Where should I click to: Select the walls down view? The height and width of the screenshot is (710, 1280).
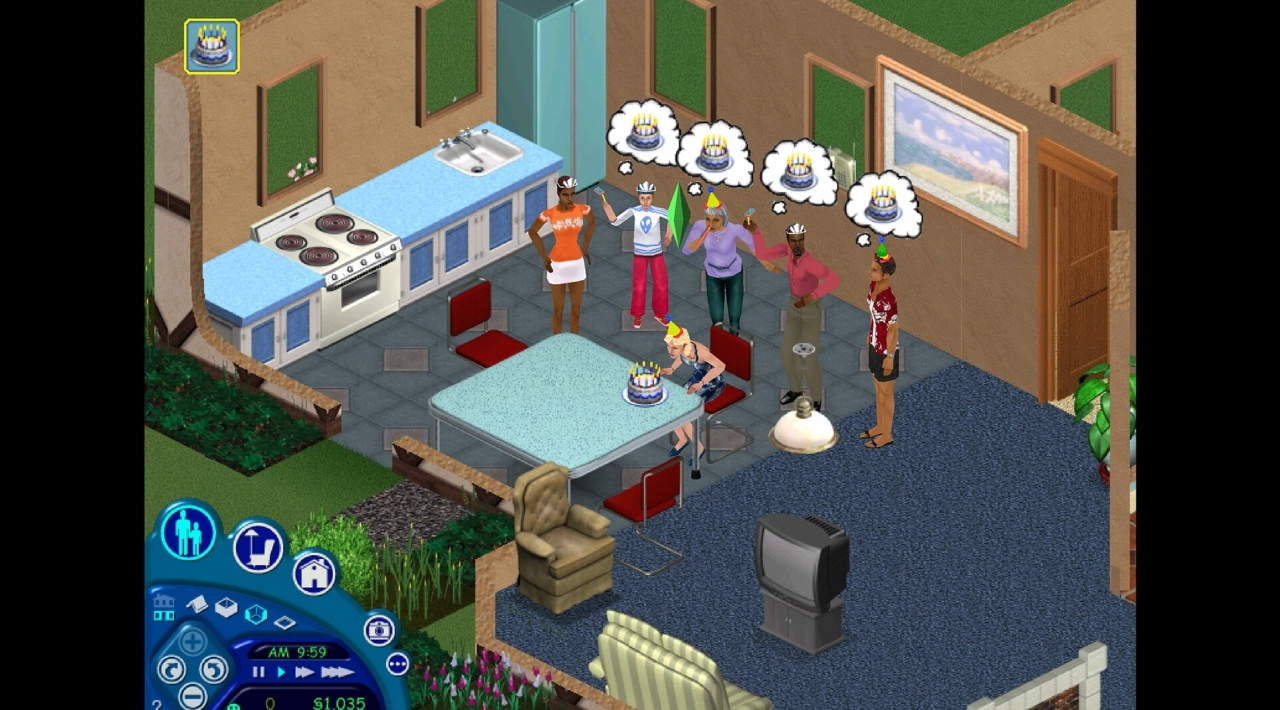284,623
